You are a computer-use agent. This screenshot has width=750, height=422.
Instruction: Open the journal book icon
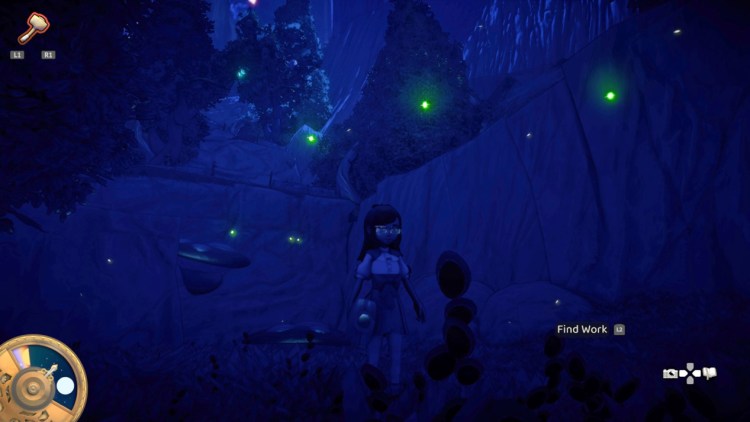(x=710, y=374)
